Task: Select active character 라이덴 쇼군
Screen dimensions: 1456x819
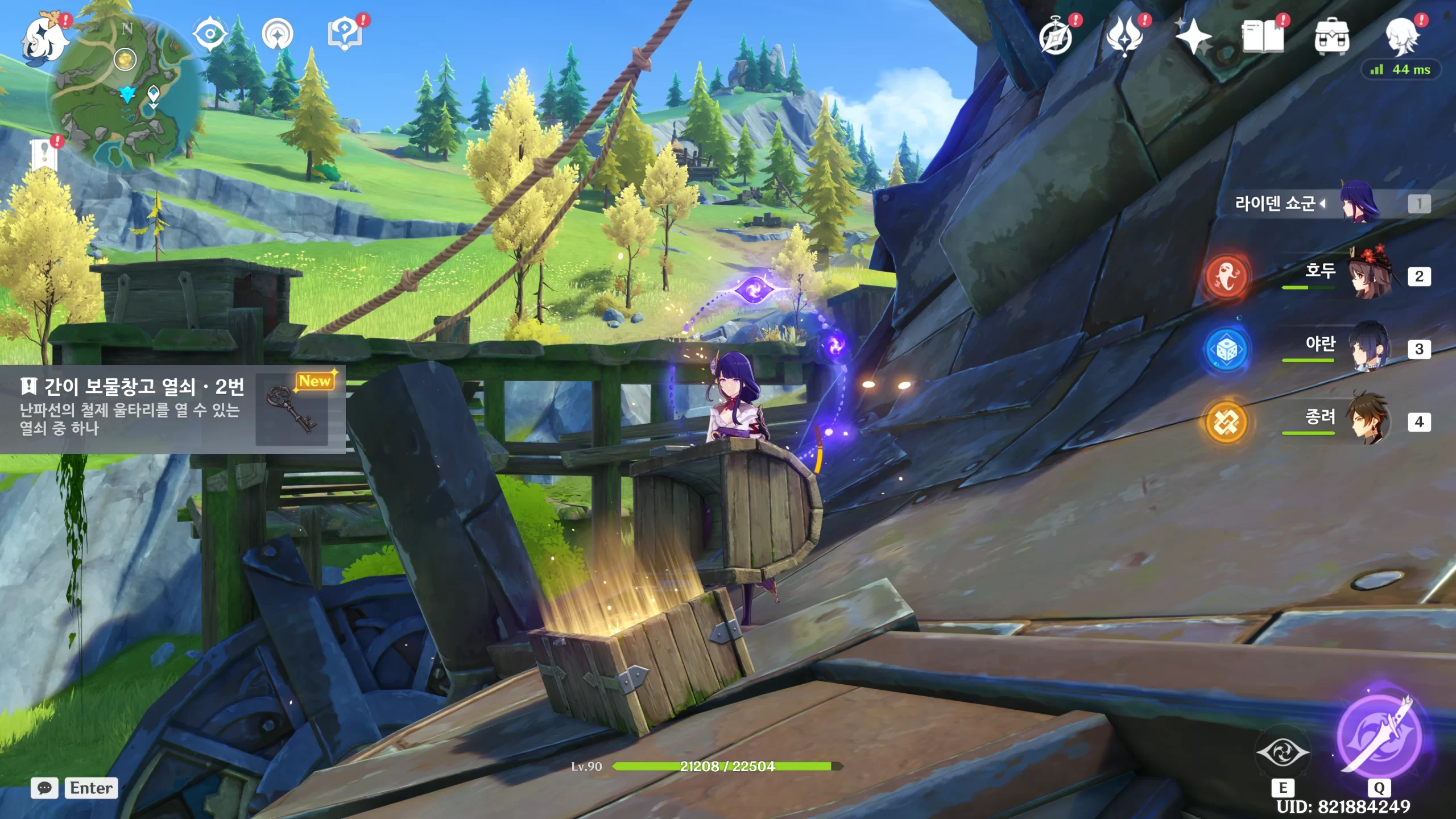Action: coord(1359,204)
